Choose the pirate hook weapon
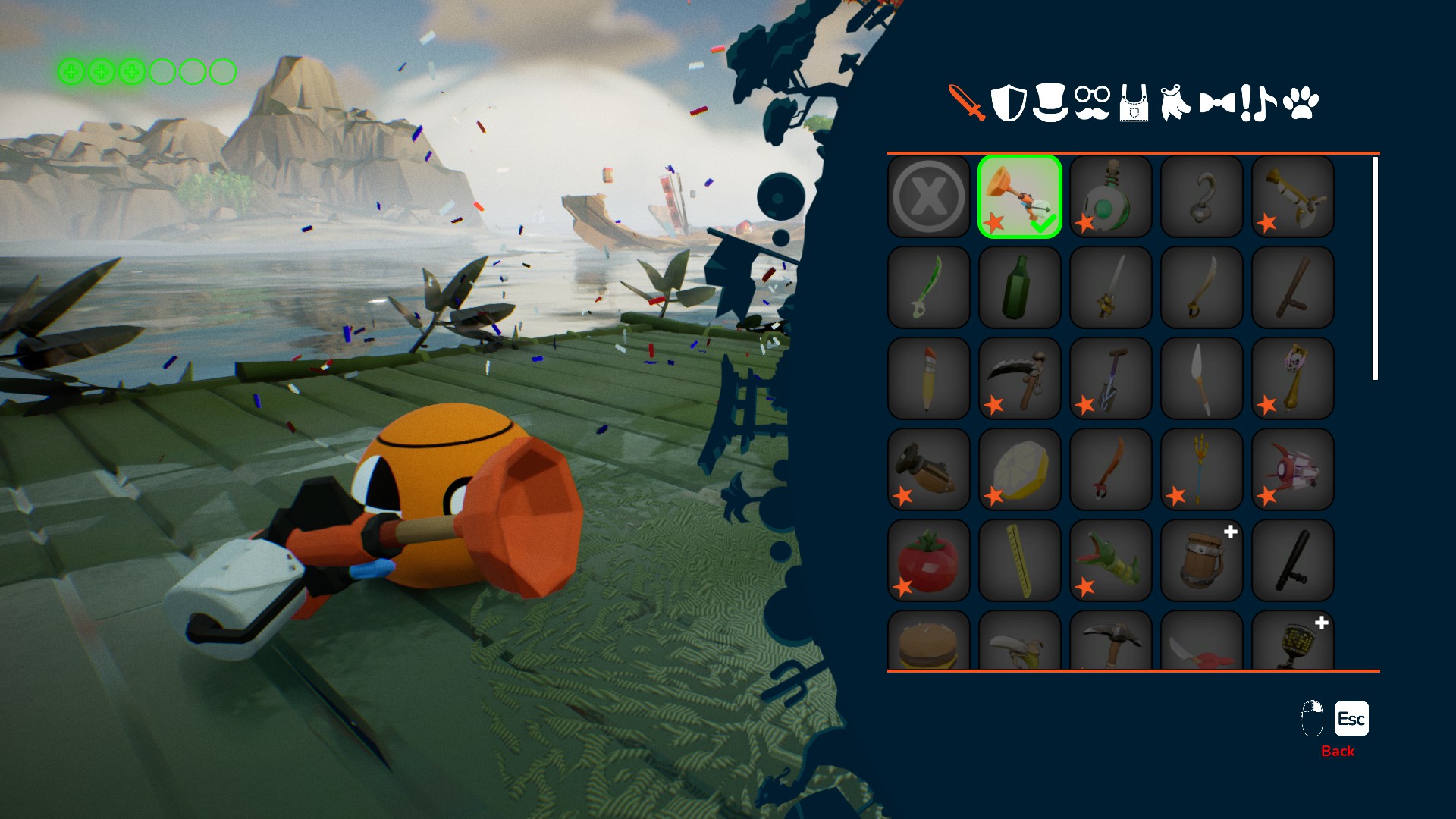The height and width of the screenshot is (819, 1456). pyautogui.click(x=1202, y=197)
